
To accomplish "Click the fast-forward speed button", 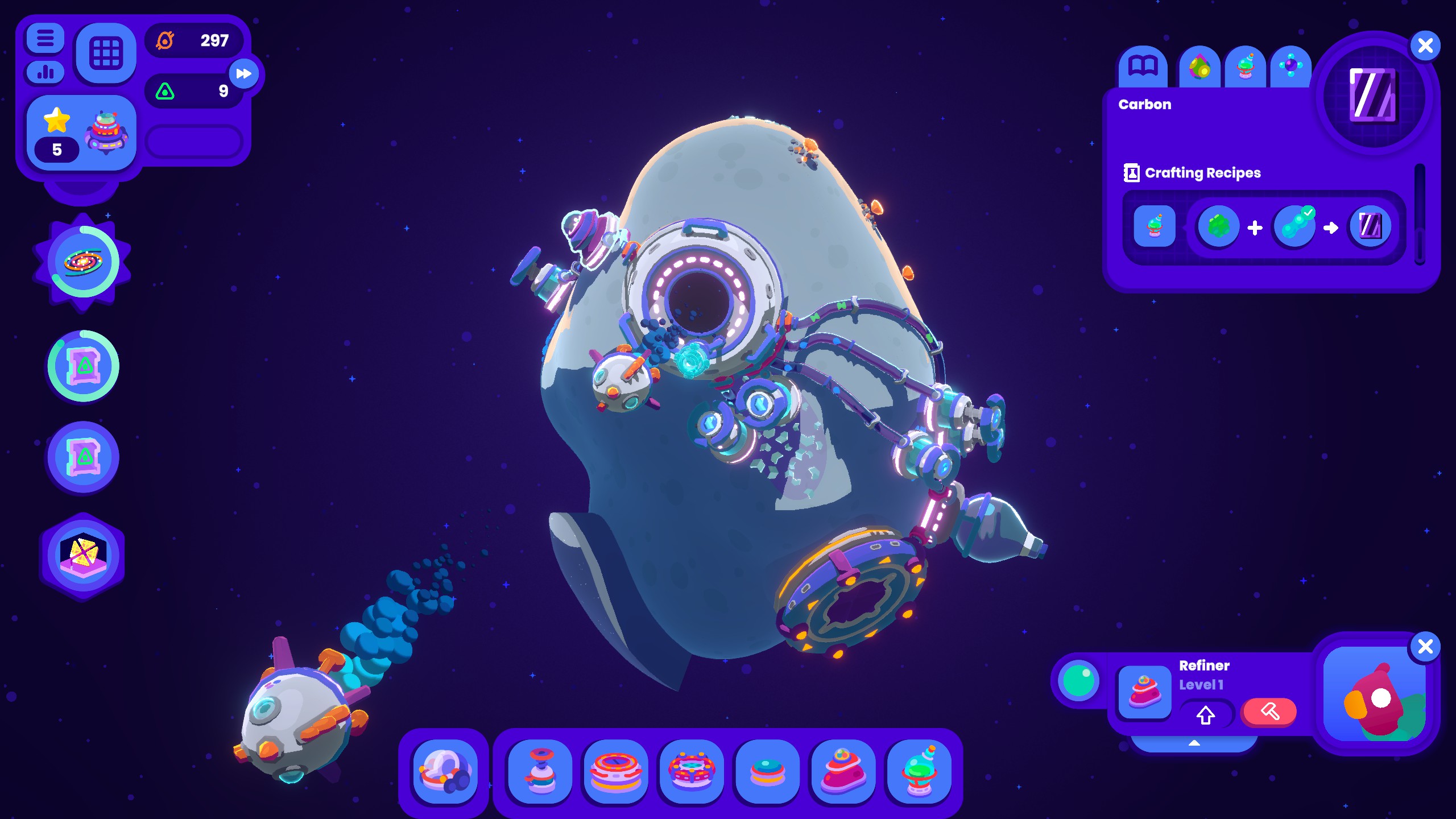I will [244, 74].
